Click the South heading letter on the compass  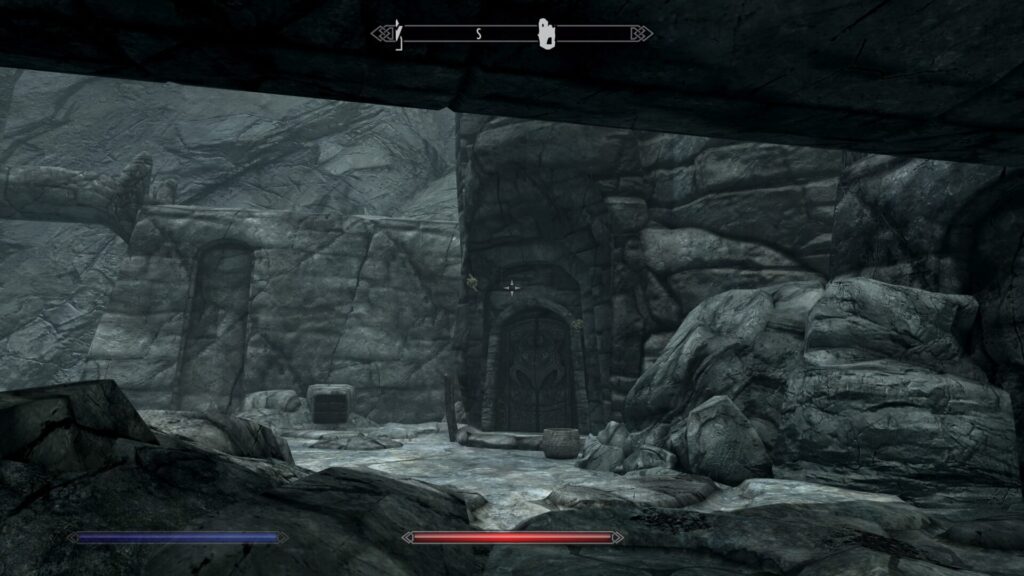[x=479, y=34]
